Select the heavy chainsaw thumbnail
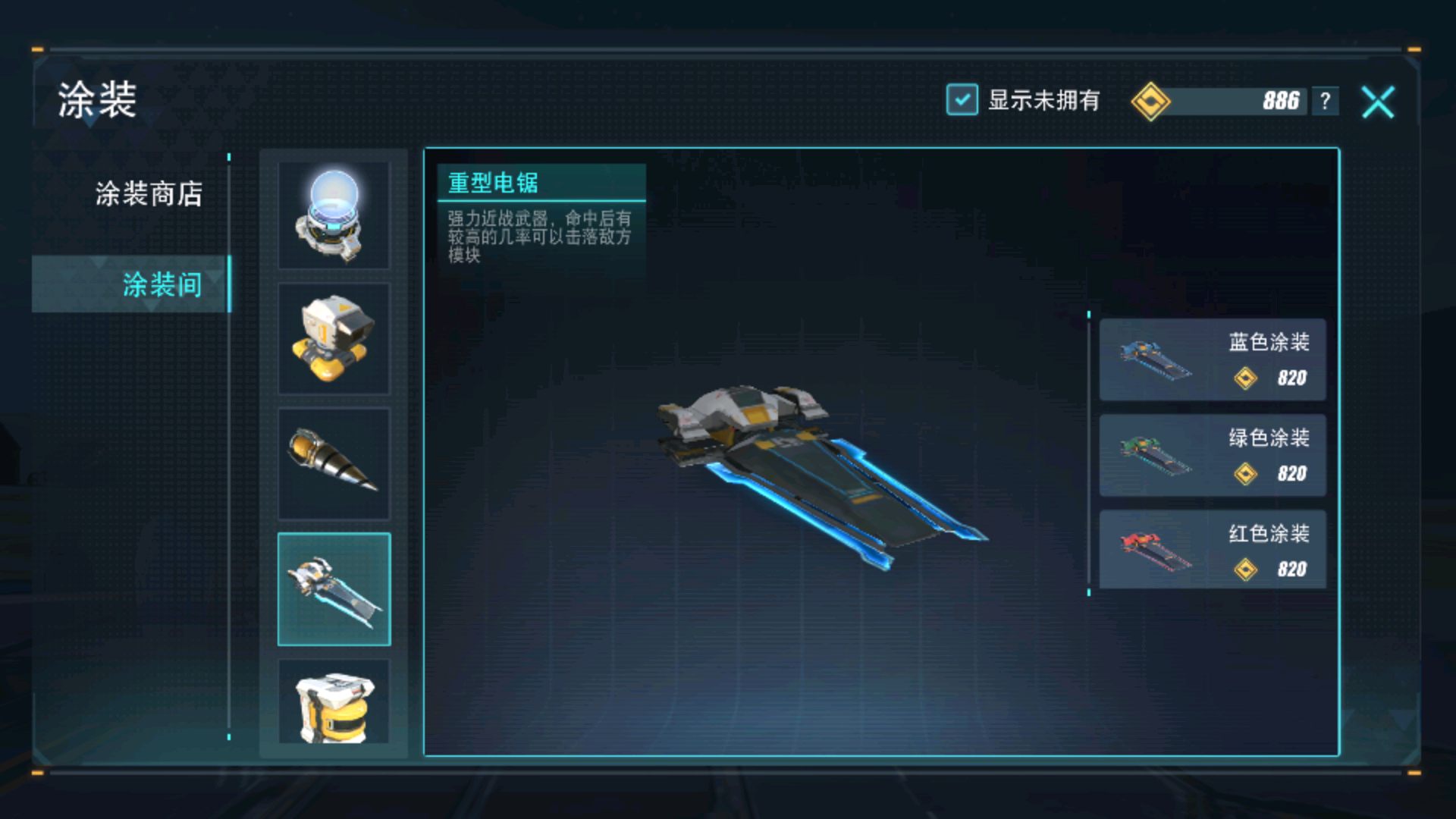The width and height of the screenshot is (1456, 819). 334,589
